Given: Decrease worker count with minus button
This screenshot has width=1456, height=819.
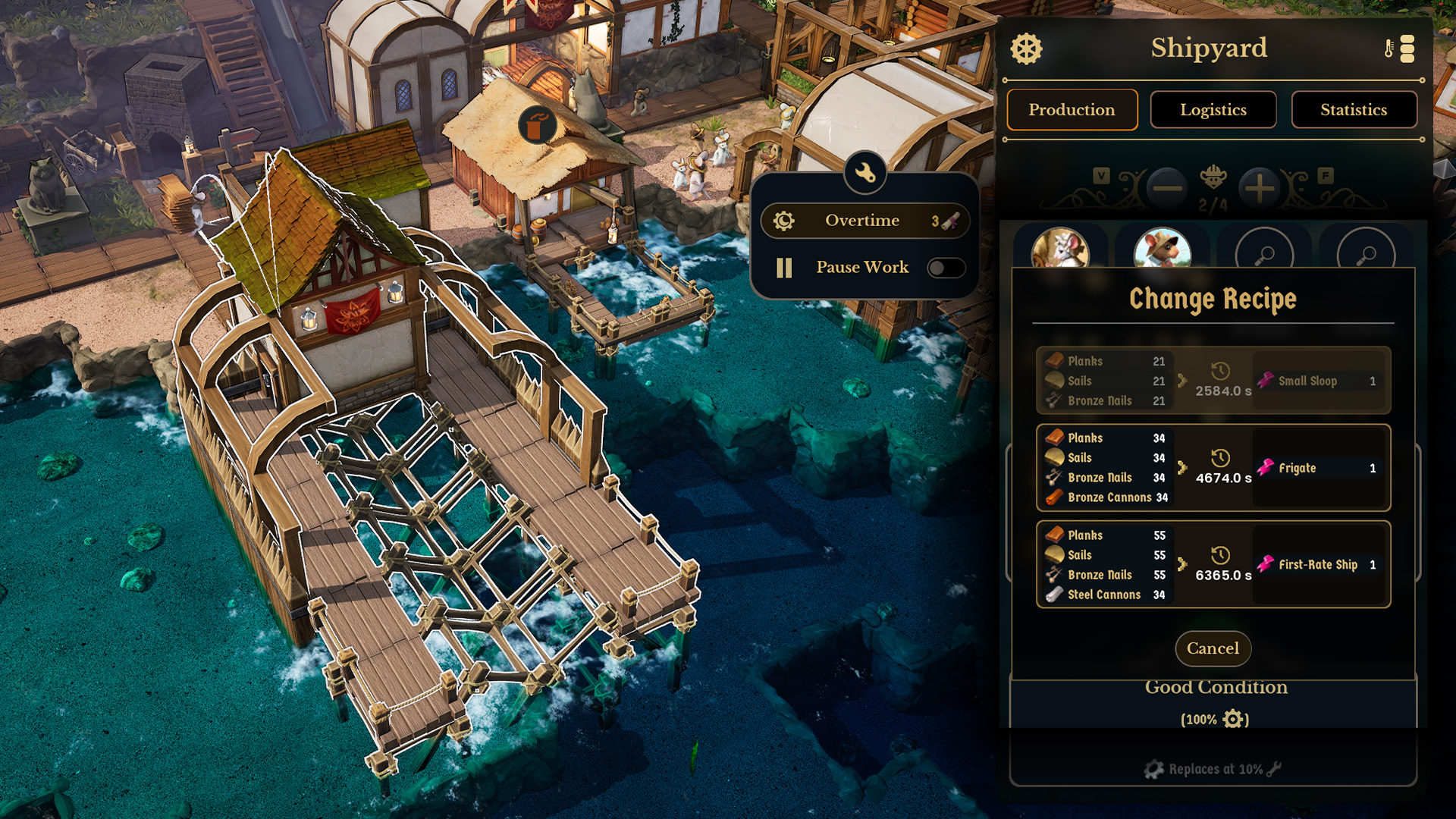Looking at the screenshot, I should tap(1167, 188).
